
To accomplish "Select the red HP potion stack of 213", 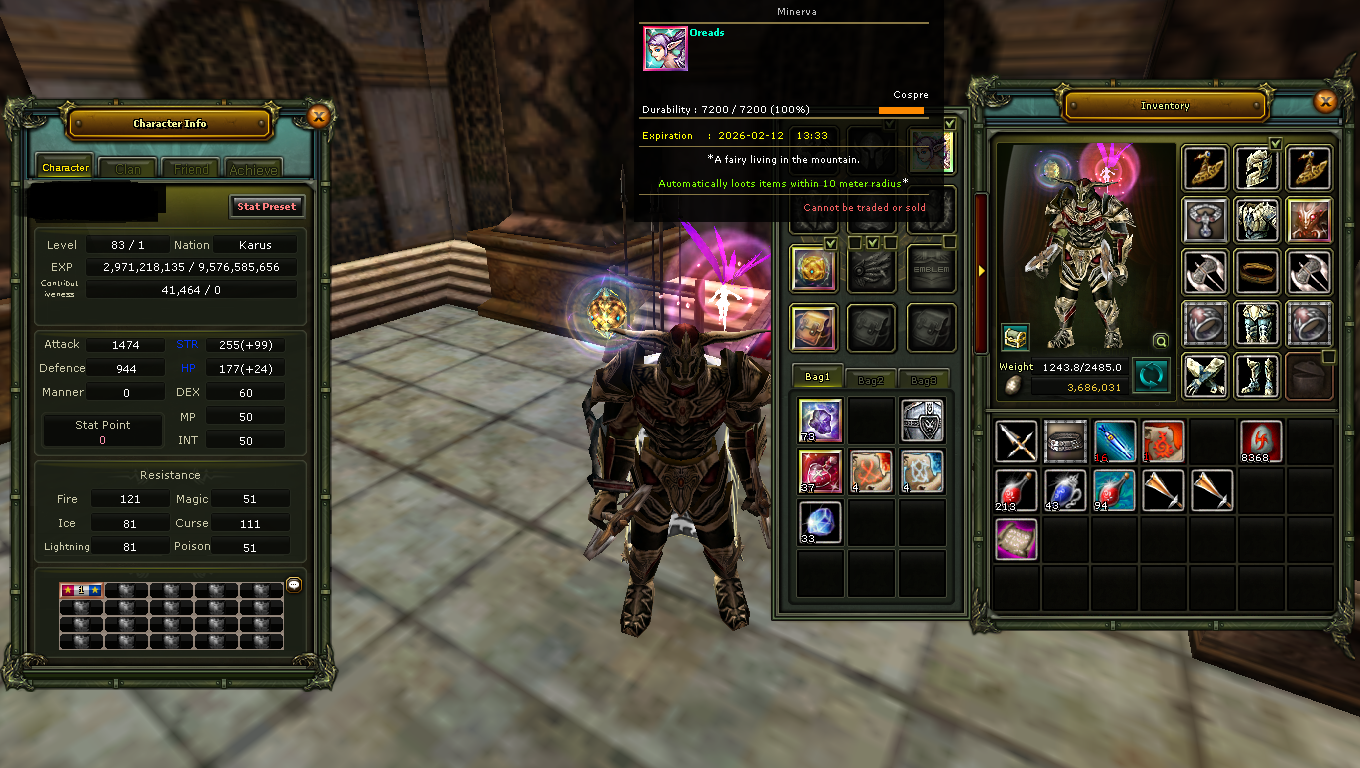I will tap(1015, 490).
